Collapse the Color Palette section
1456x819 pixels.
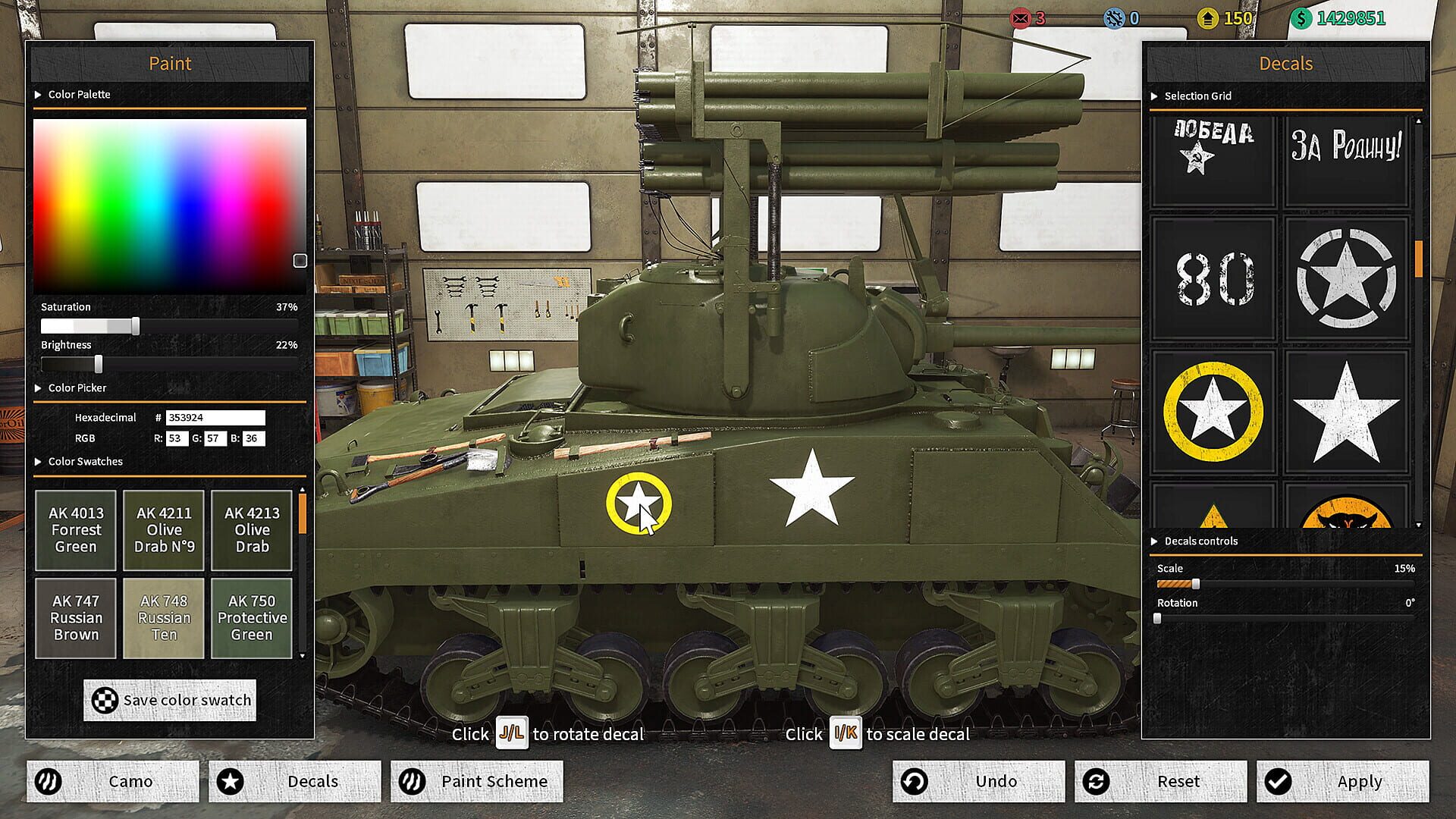pyautogui.click(x=36, y=94)
